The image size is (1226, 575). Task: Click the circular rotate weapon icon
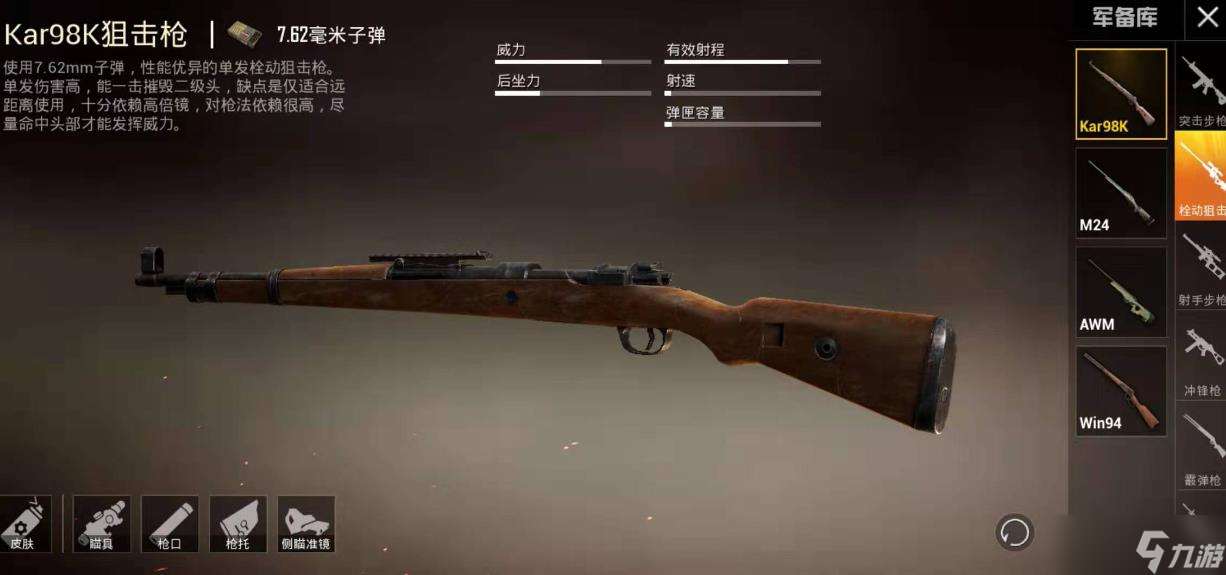coord(1014,532)
